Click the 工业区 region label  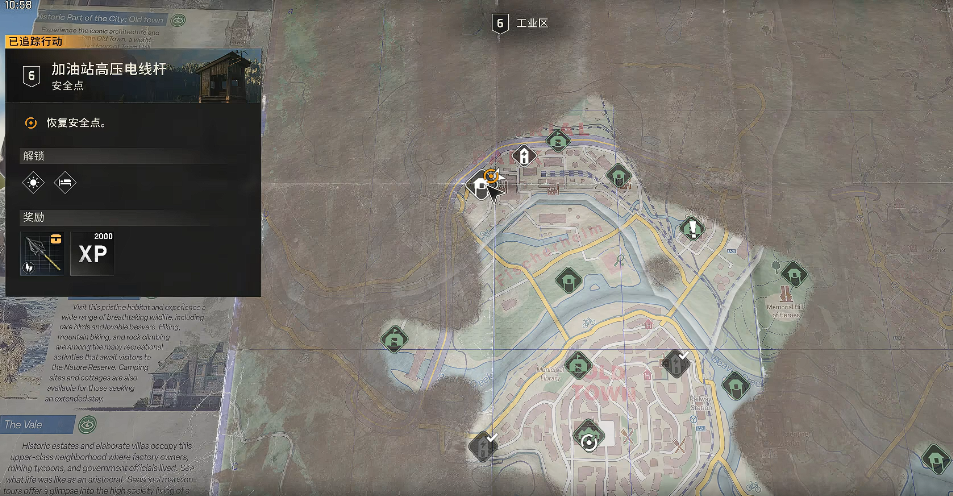527,23
